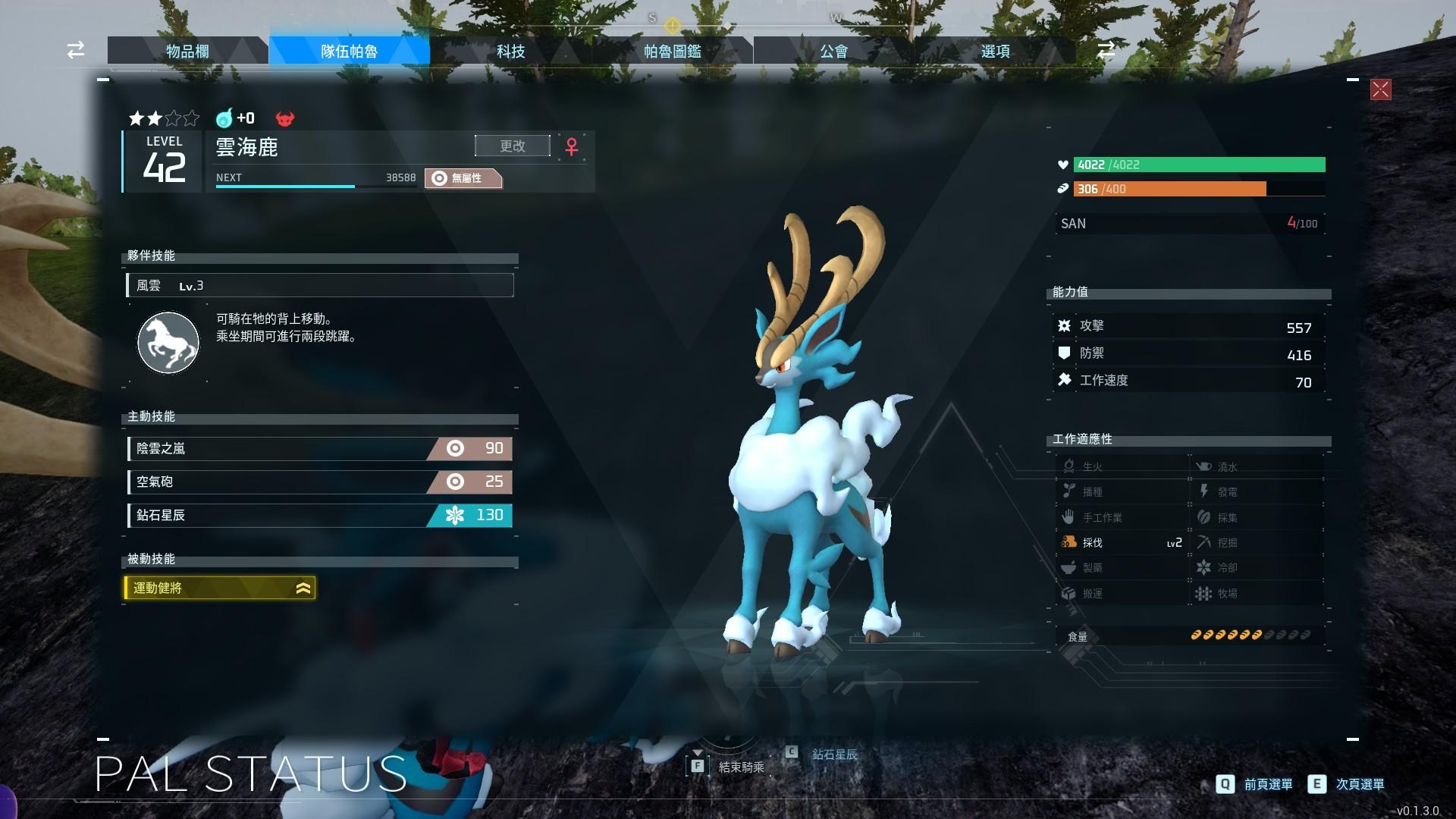Open the 帕魯圖鑑 Paldeck tab
Viewport: 1456px width, 819px height.
click(x=672, y=51)
